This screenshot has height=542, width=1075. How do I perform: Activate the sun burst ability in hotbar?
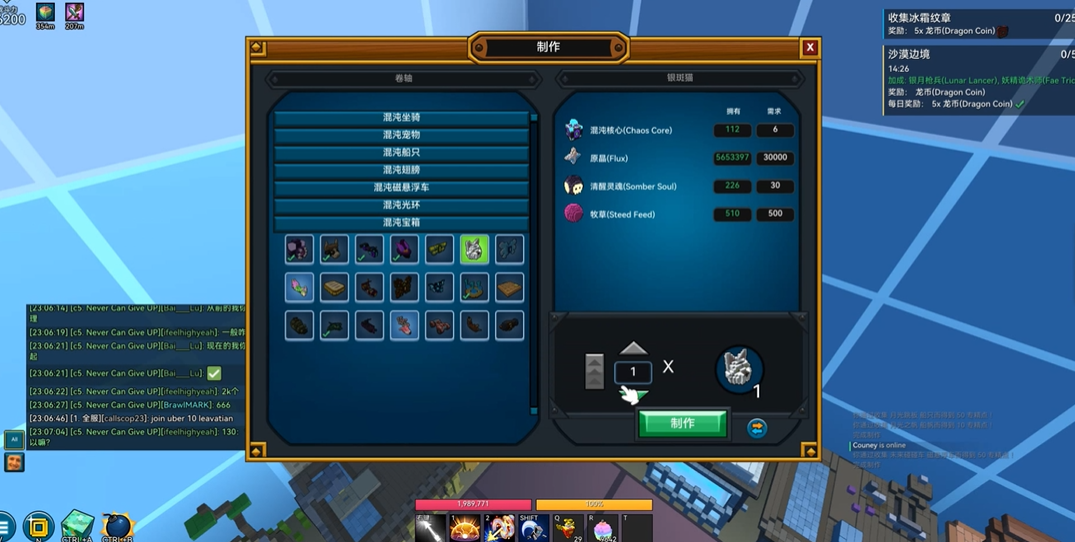[464, 527]
